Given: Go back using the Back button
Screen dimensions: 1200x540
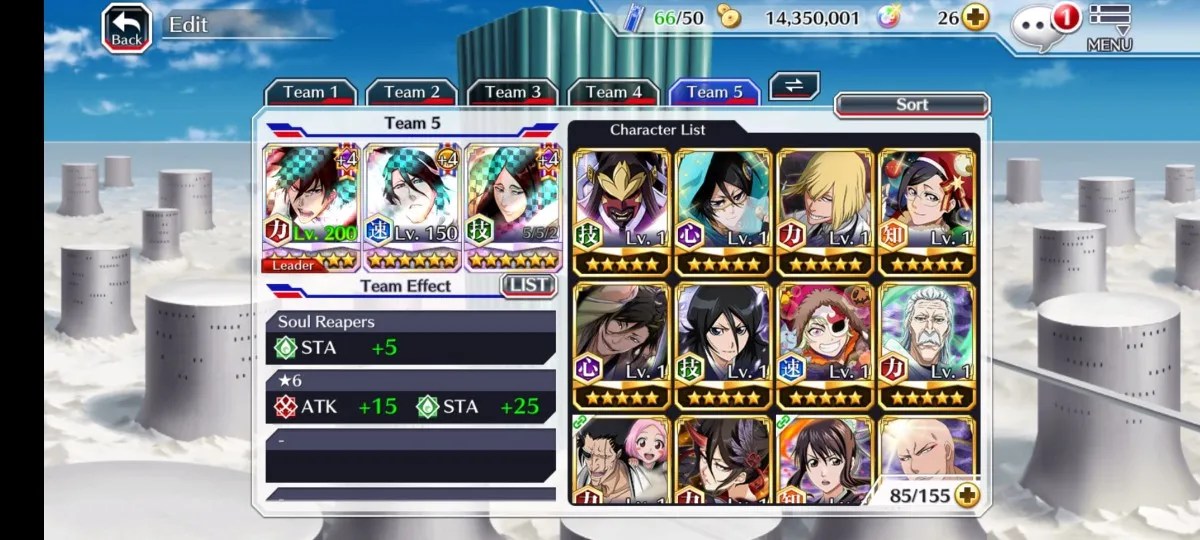Looking at the screenshot, I should pos(127,29).
